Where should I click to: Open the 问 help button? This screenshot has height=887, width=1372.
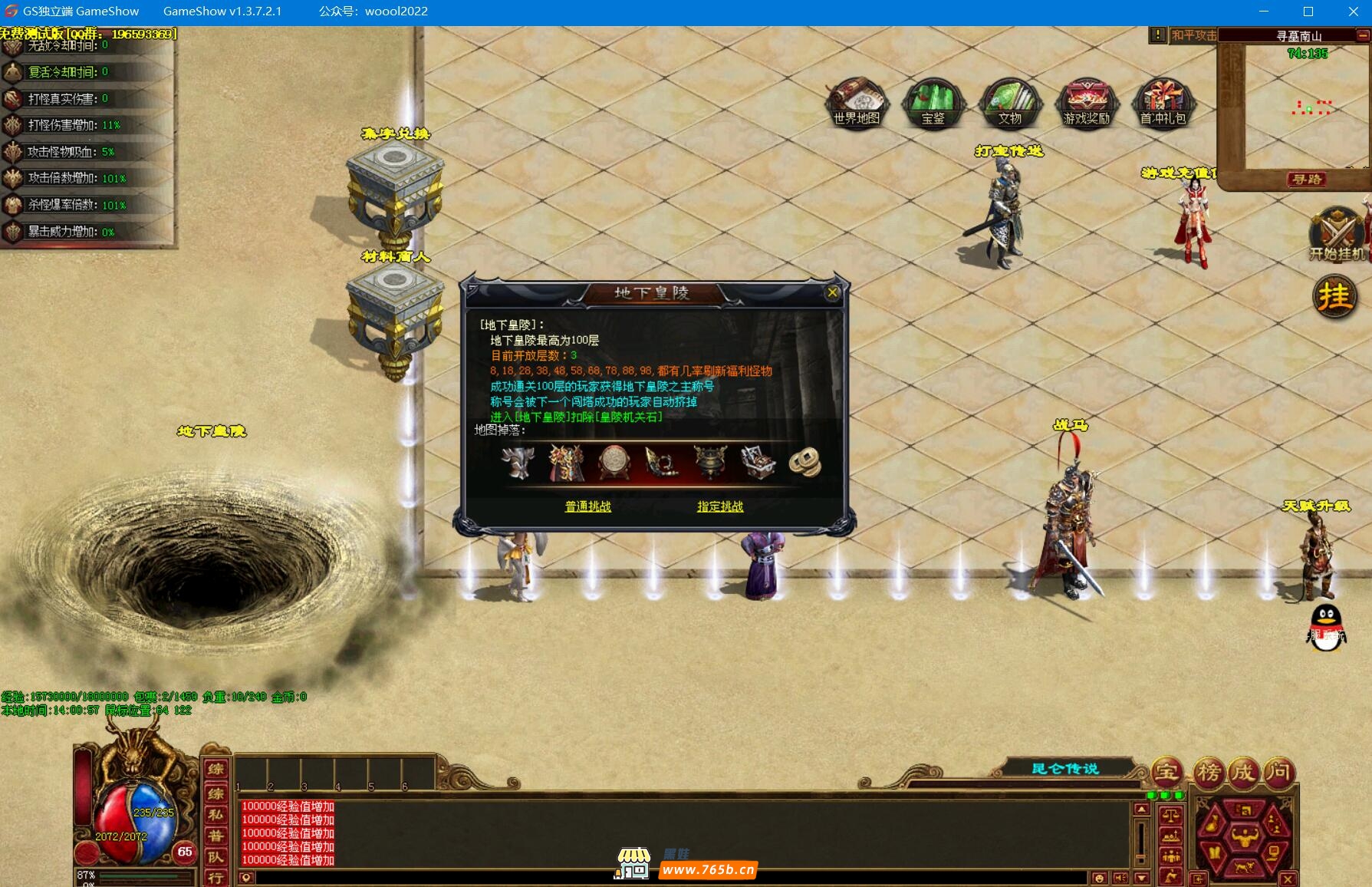coord(1278,772)
